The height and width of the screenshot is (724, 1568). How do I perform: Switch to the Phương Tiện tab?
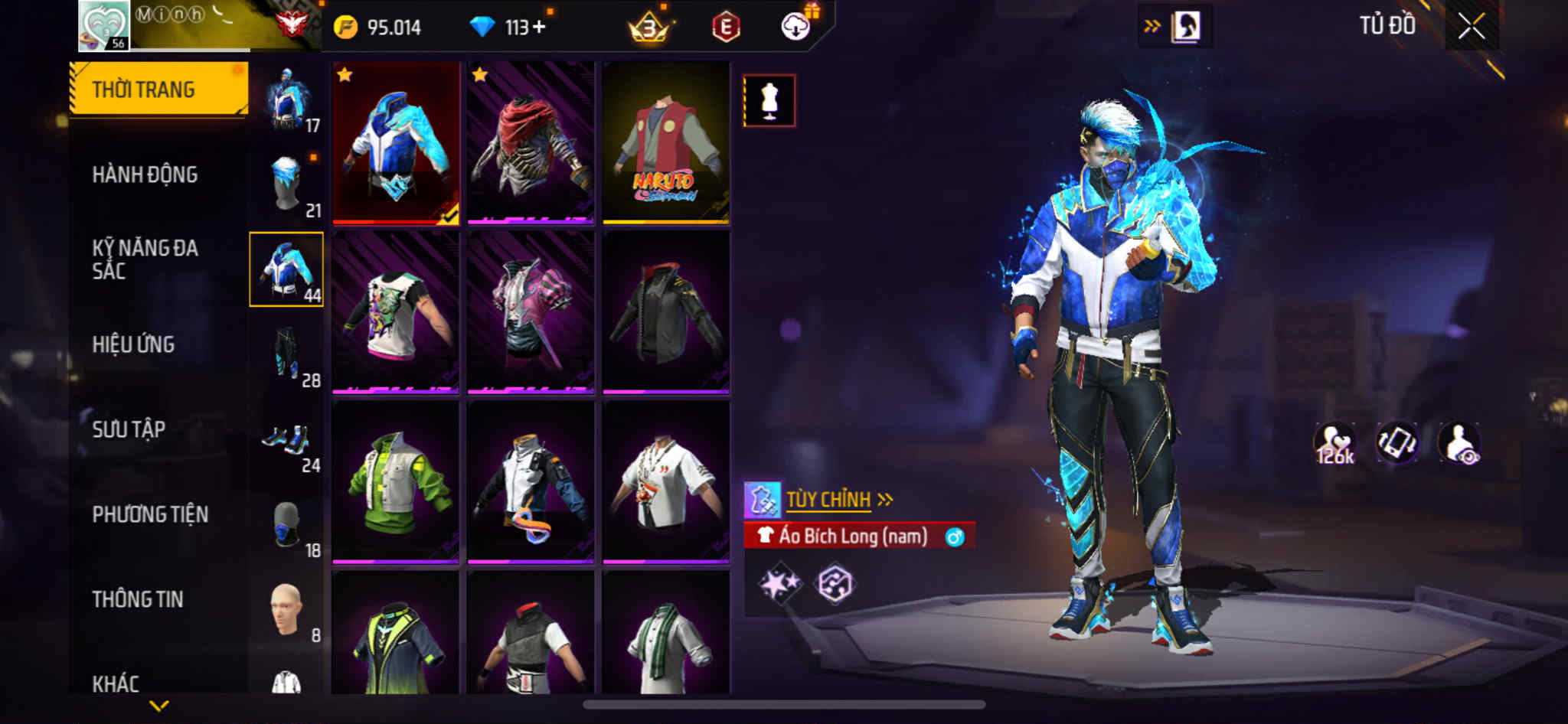coord(150,514)
